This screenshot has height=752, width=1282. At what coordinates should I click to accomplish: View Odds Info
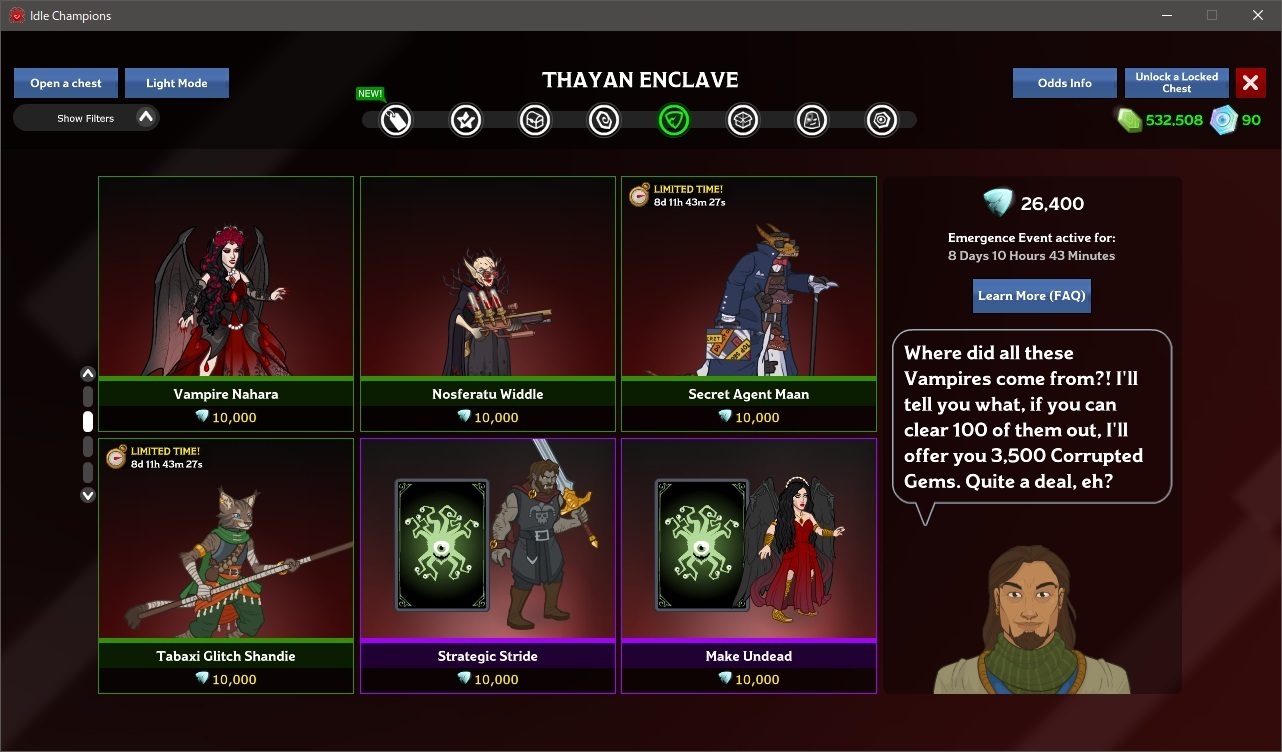1064,83
